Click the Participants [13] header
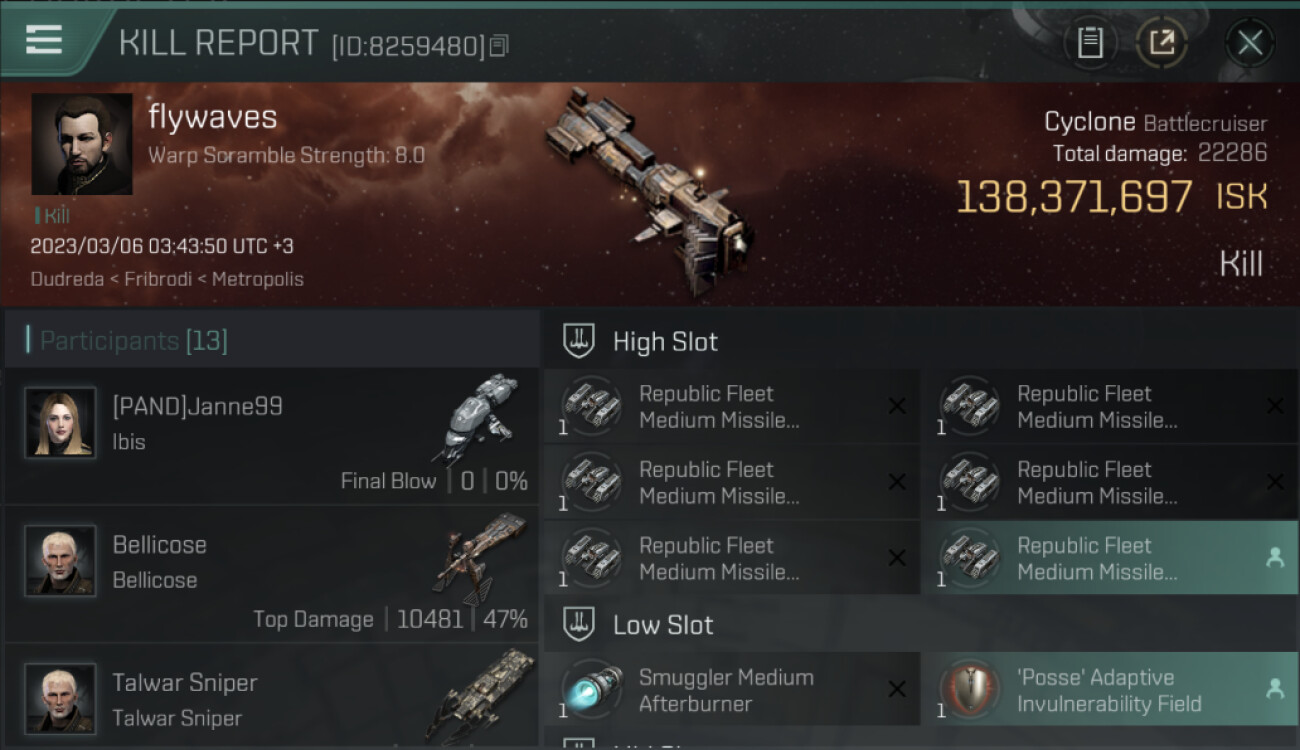Screen dimensions: 1300x750 [134, 341]
